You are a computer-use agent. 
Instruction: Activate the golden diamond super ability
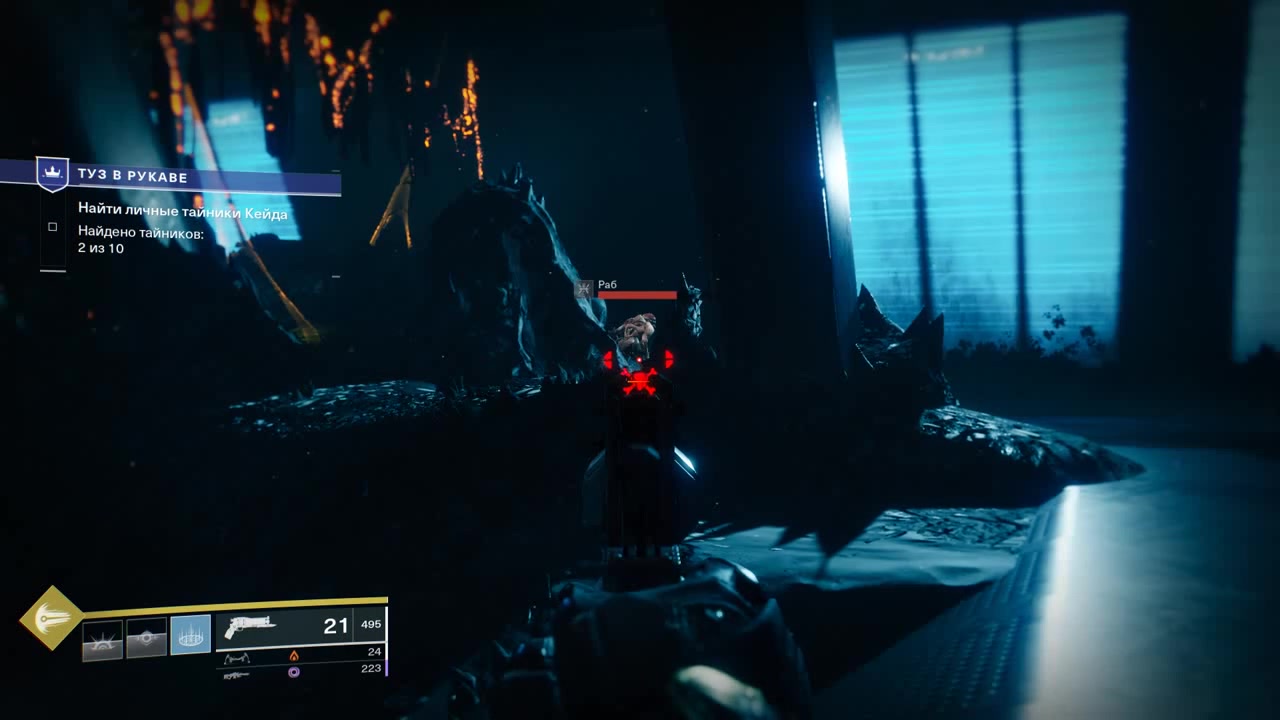pyautogui.click(x=51, y=618)
